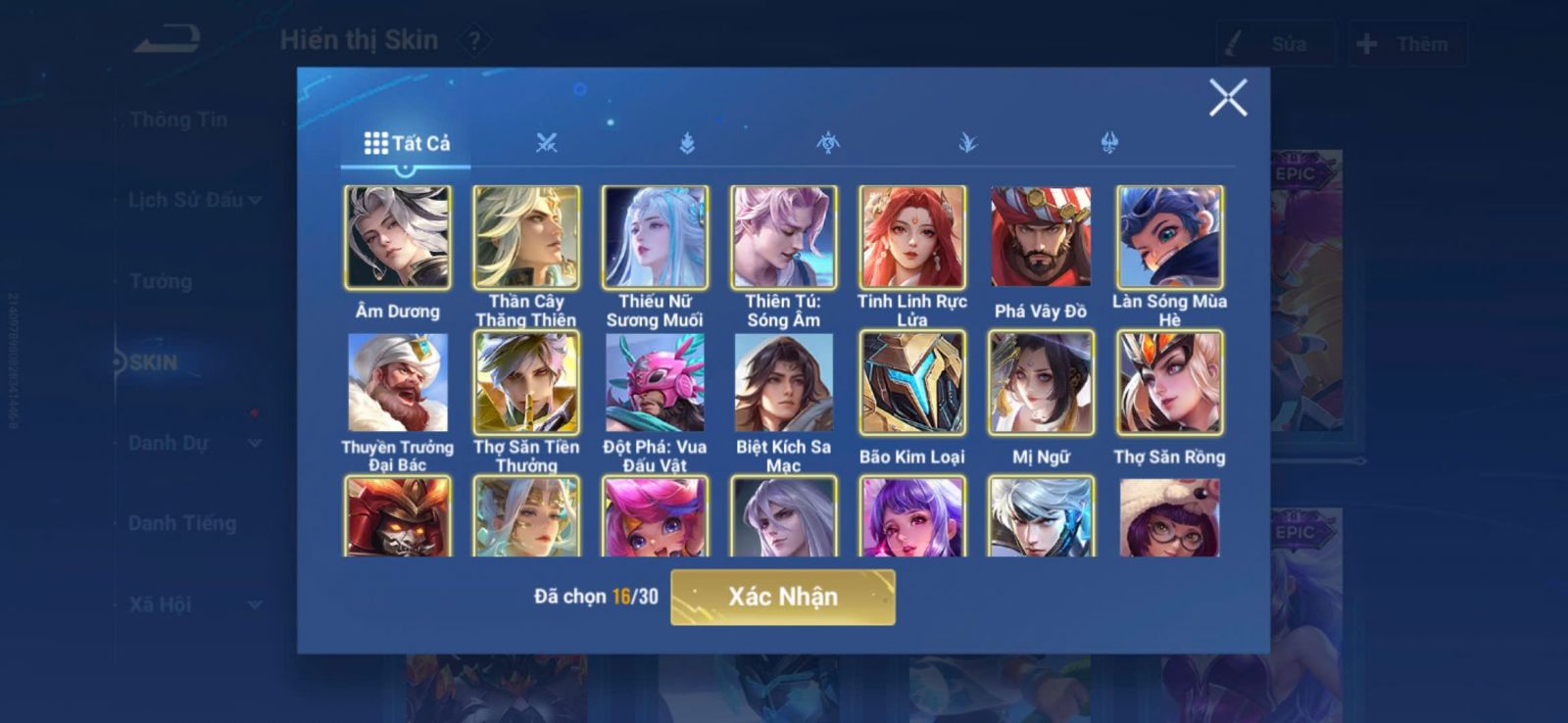Close the skin selection popup
1568x723 pixels.
coord(1227,98)
